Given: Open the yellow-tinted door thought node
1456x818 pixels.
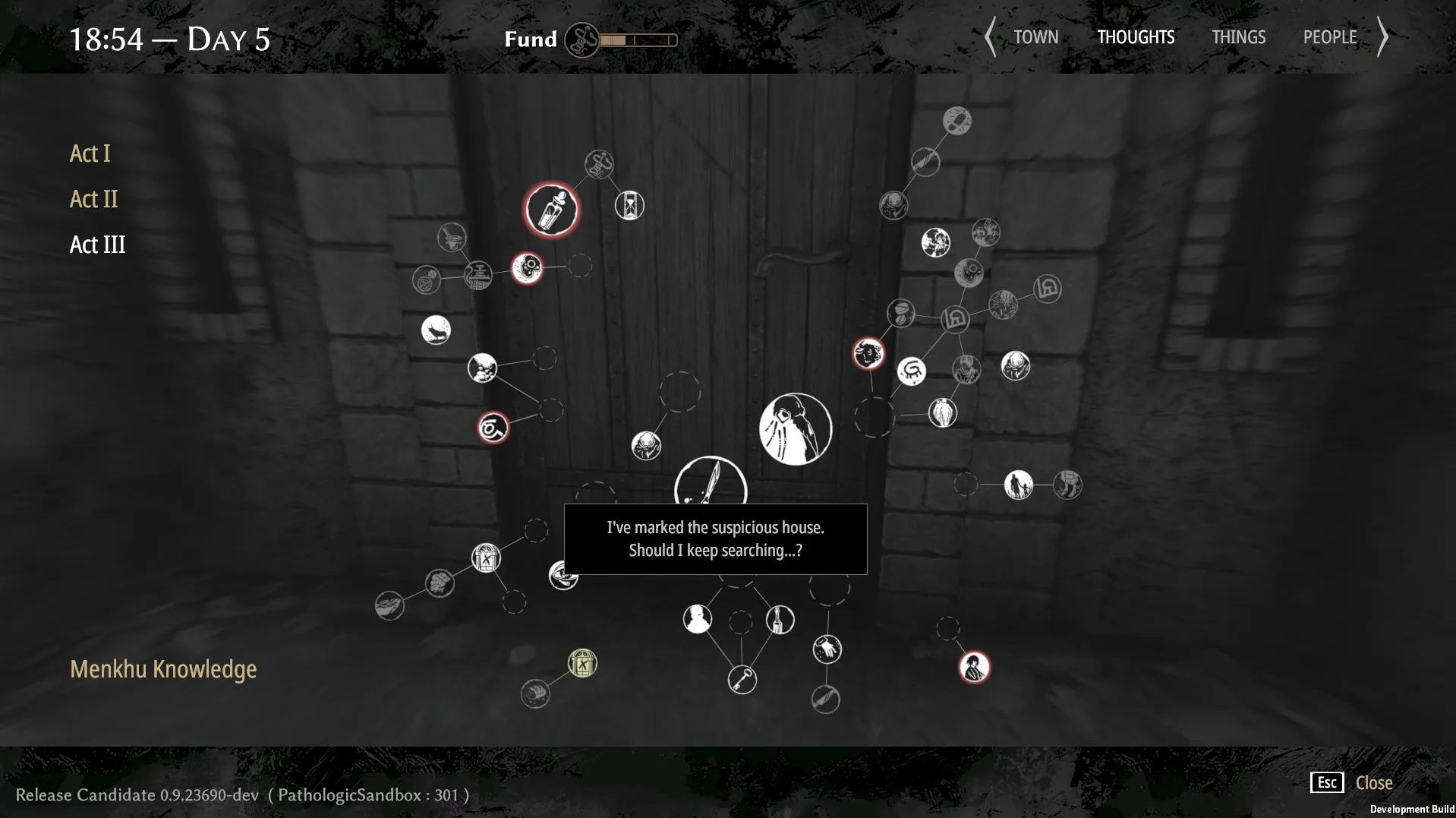Looking at the screenshot, I should pyautogui.click(x=582, y=664).
